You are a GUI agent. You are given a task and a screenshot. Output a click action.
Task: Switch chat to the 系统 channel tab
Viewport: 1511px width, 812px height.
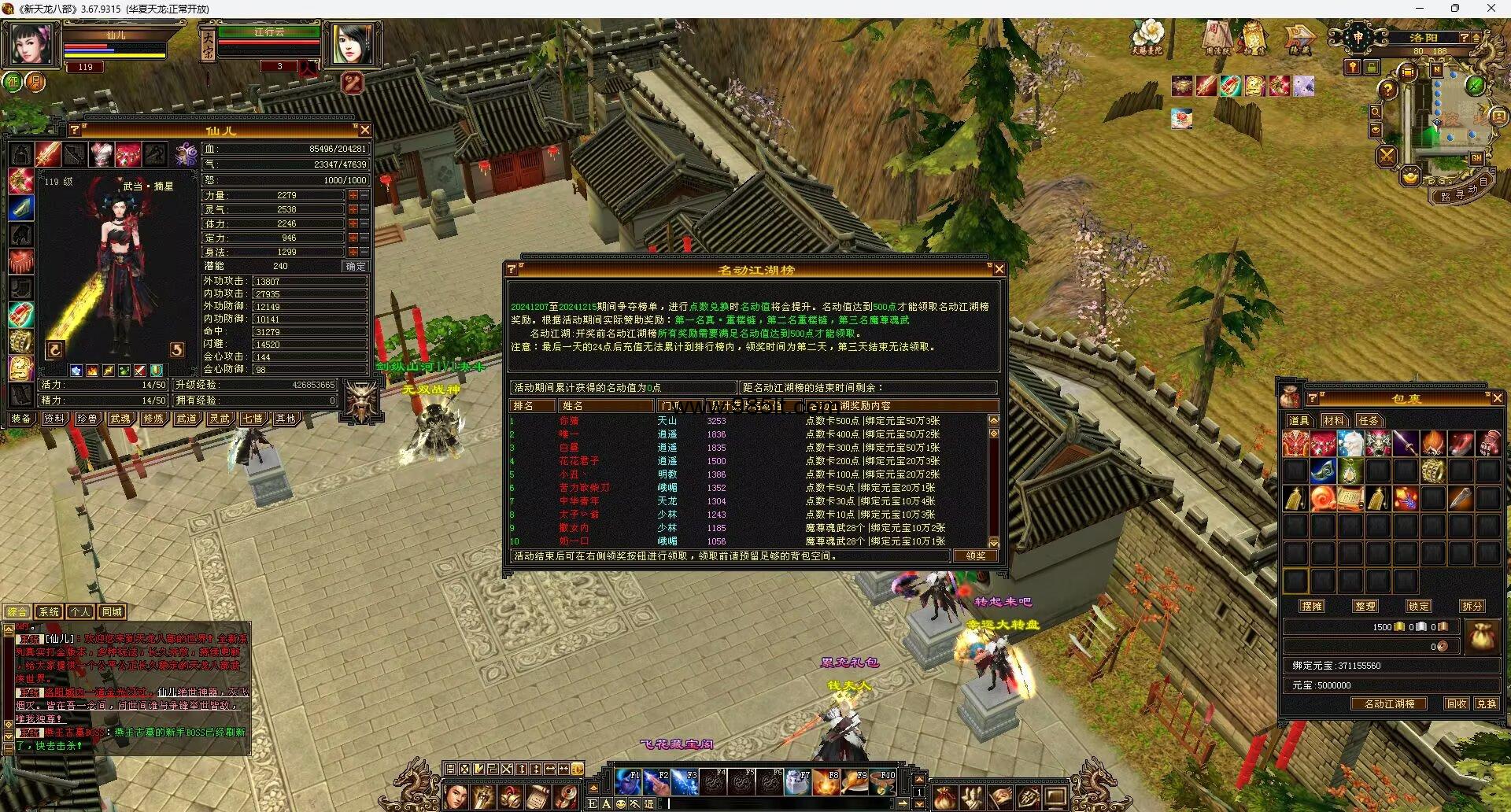click(x=49, y=611)
